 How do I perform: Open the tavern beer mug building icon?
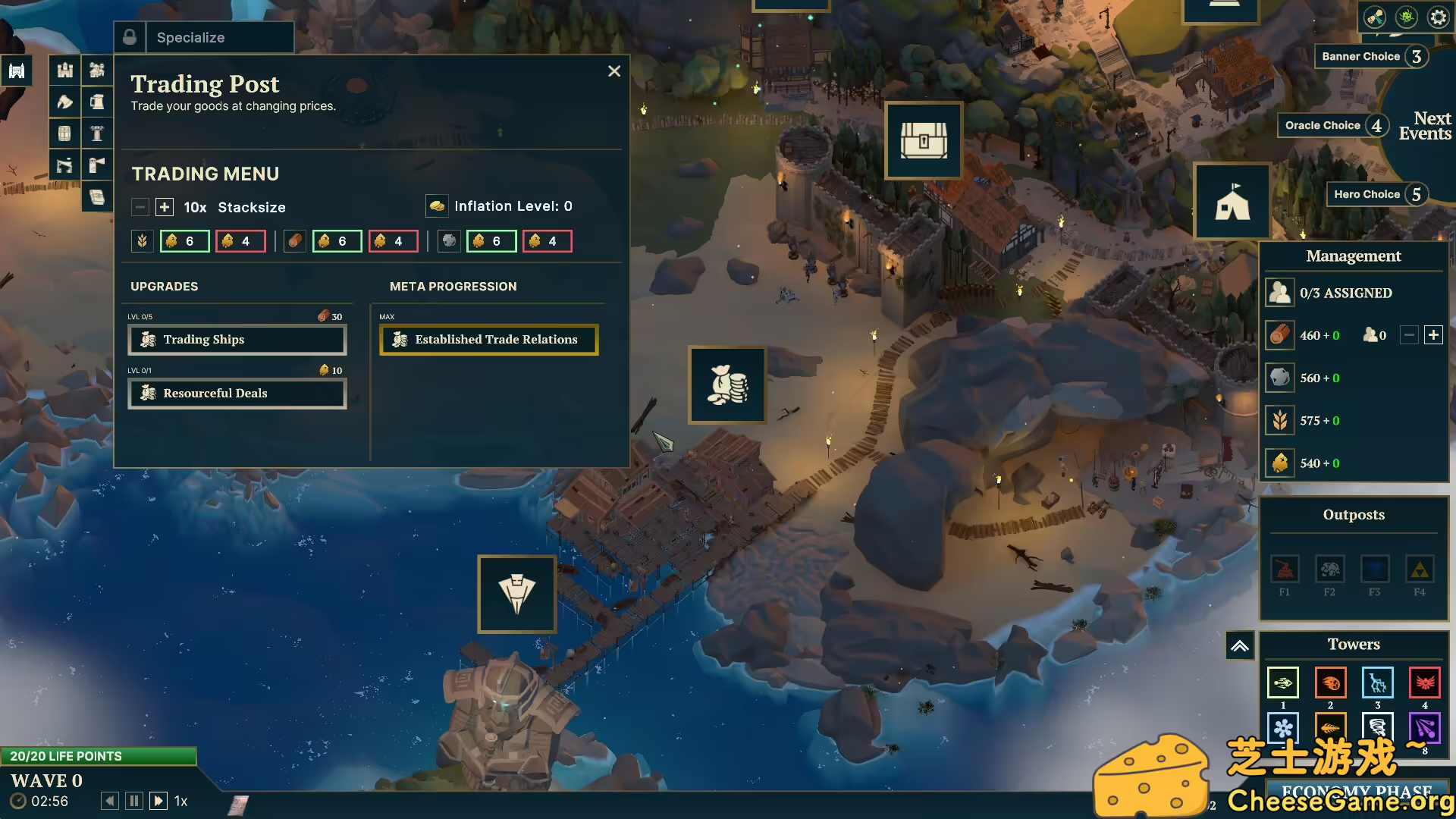97,101
